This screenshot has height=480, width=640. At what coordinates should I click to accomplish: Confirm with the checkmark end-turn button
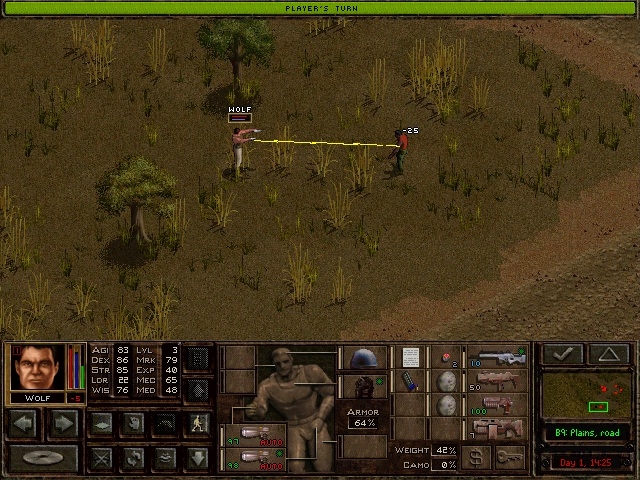click(564, 353)
